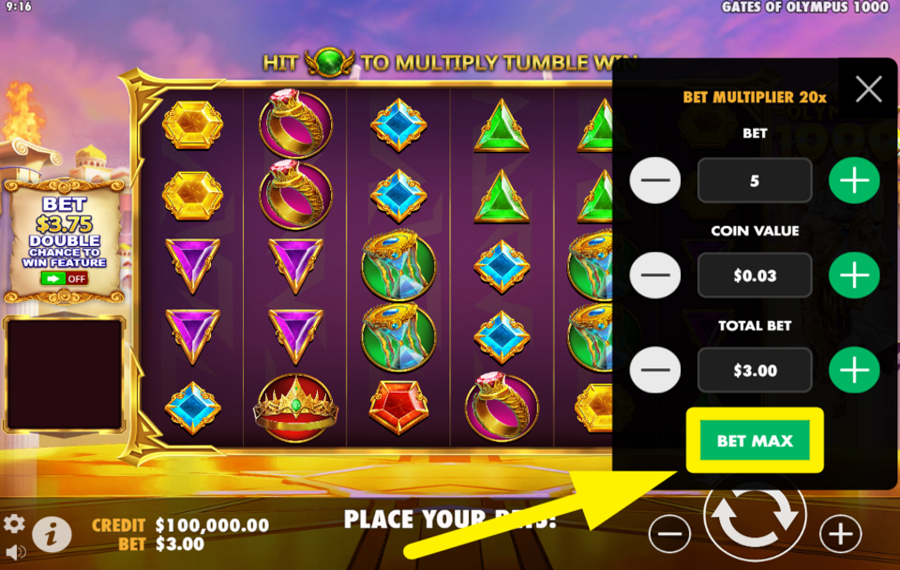Mute sound using the speaker icon
This screenshot has height=570, width=900.
point(14,552)
